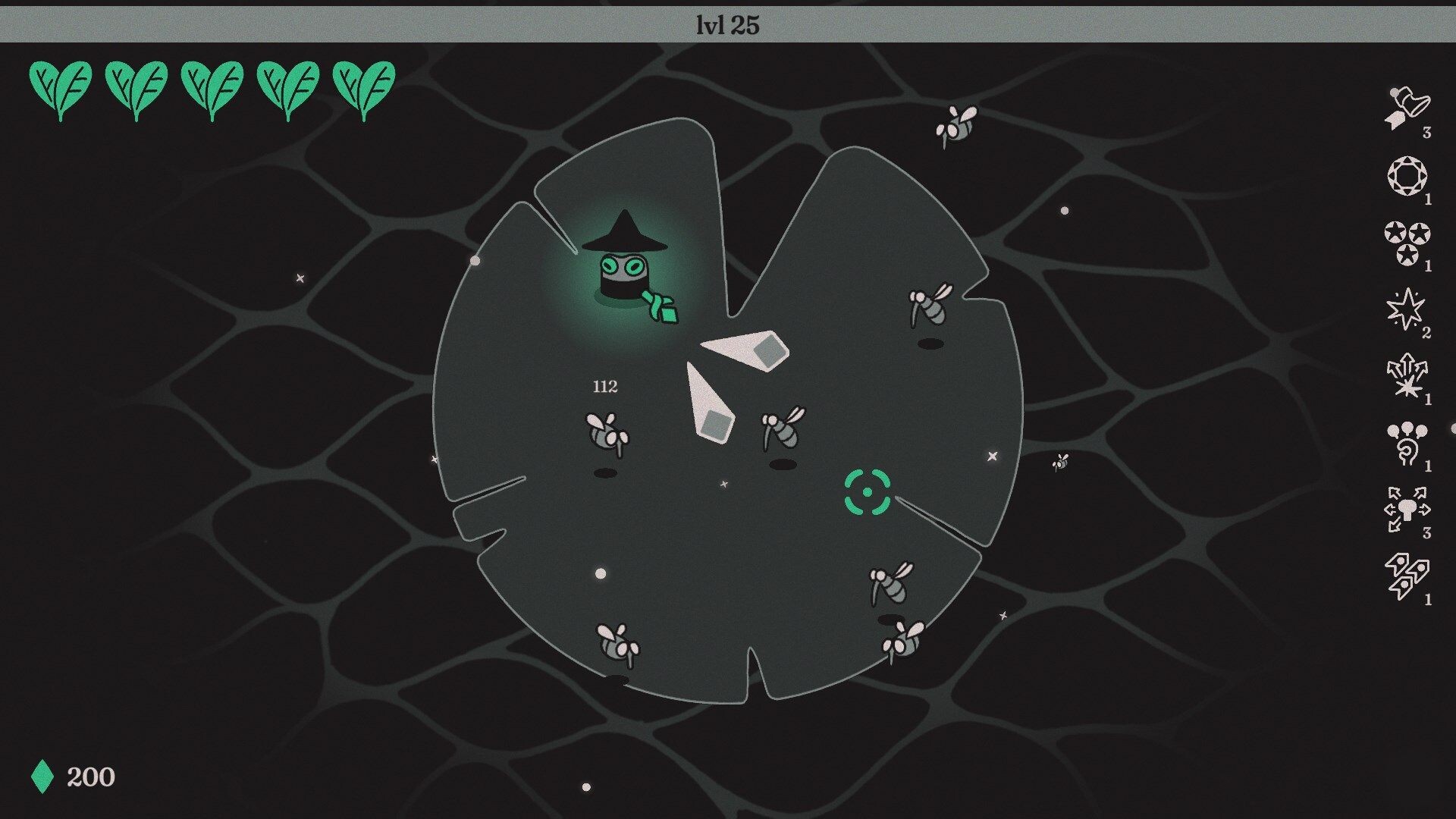Click the fly near the center of the lily pad
1456x819 pixels.
coord(781,428)
